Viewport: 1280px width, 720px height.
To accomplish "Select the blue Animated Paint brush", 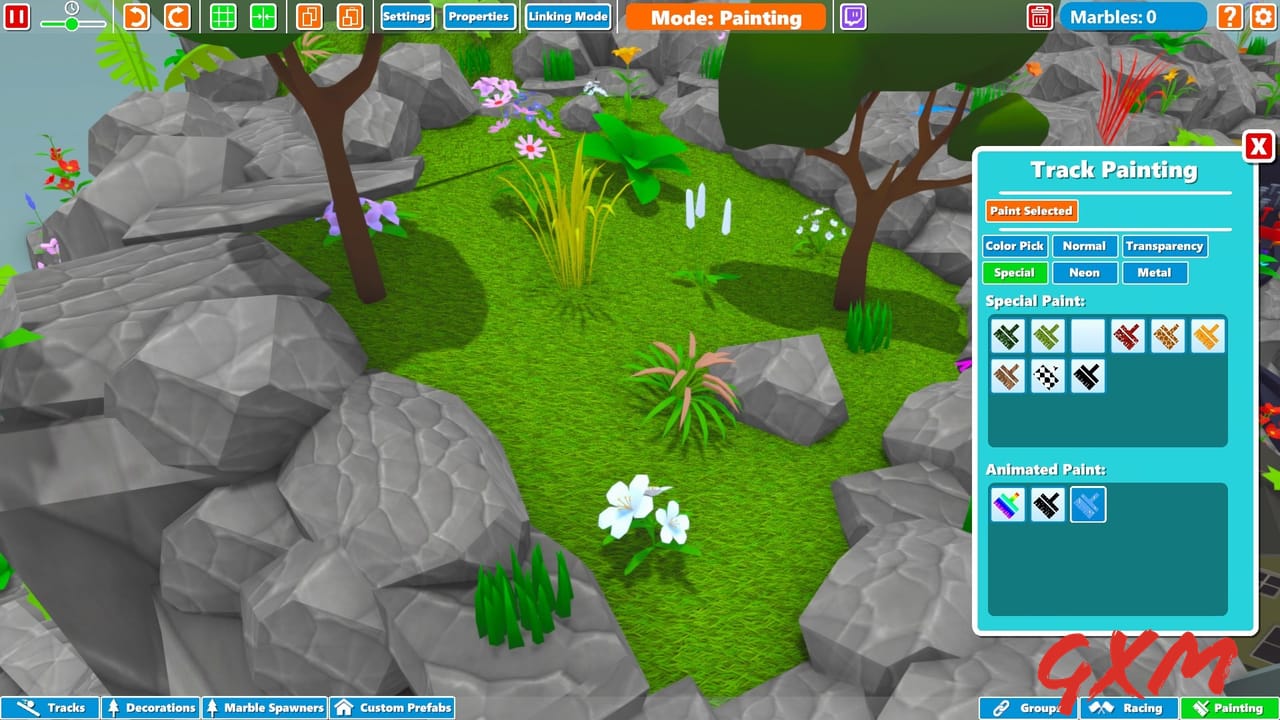I will [x=1087, y=504].
